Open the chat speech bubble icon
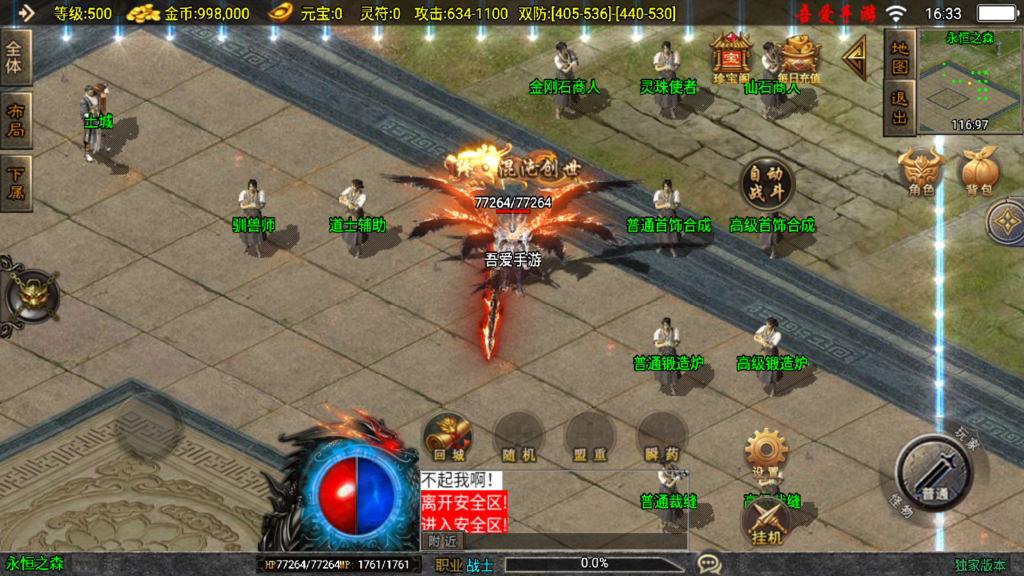Viewport: 1024px width, 576px height. (709, 564)
